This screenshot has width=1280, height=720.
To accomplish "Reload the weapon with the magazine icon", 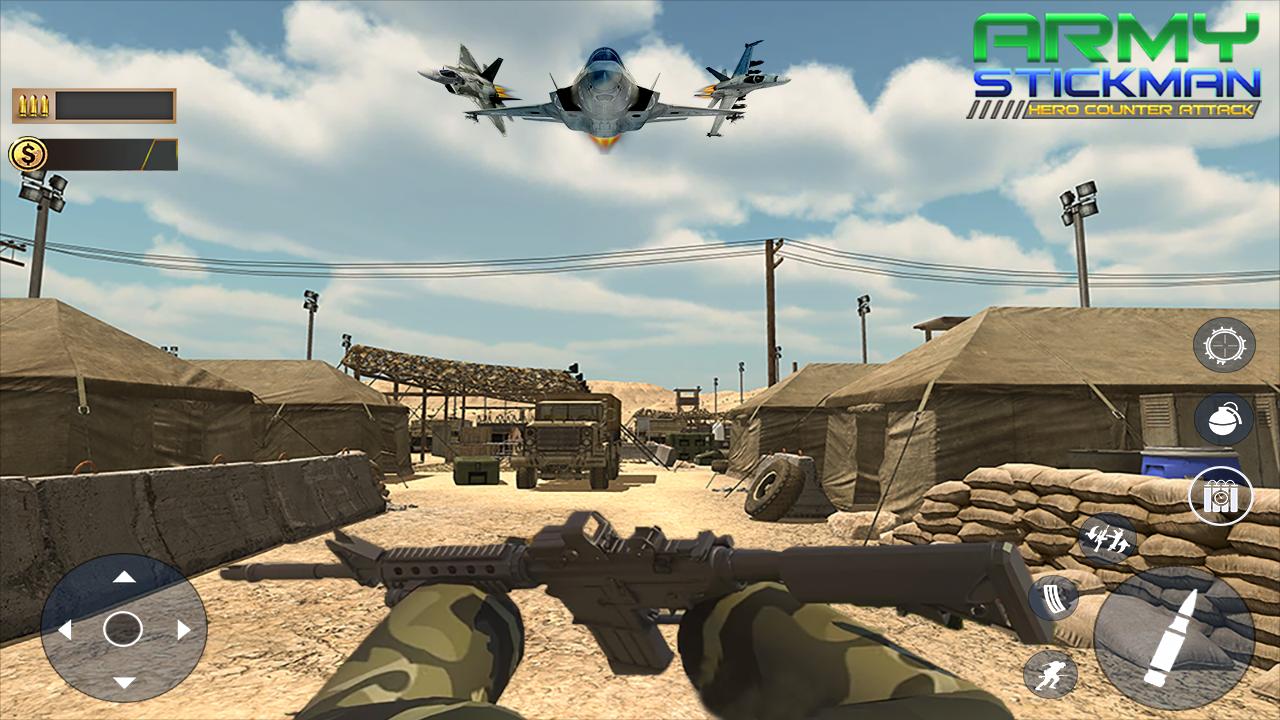I will tap(1055, 598).
